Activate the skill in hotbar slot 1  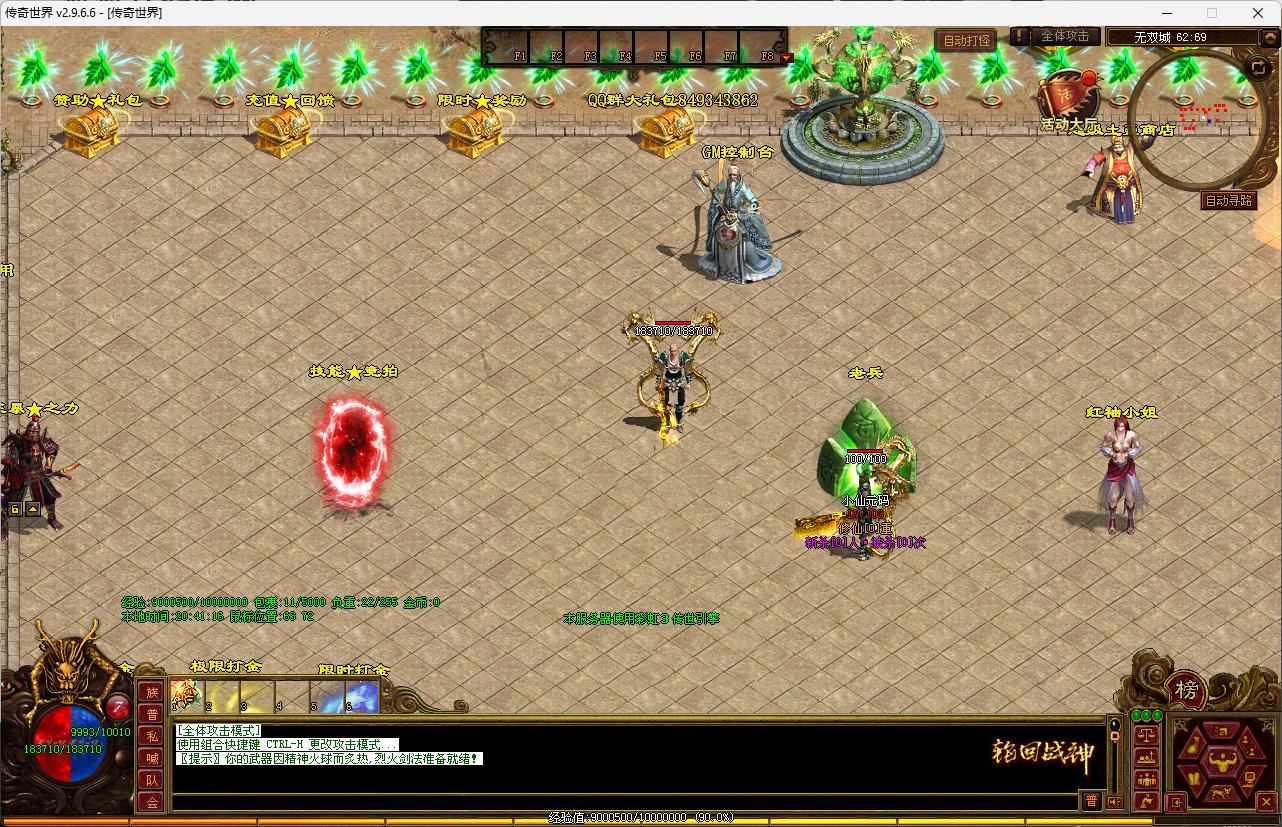[185, 695]
